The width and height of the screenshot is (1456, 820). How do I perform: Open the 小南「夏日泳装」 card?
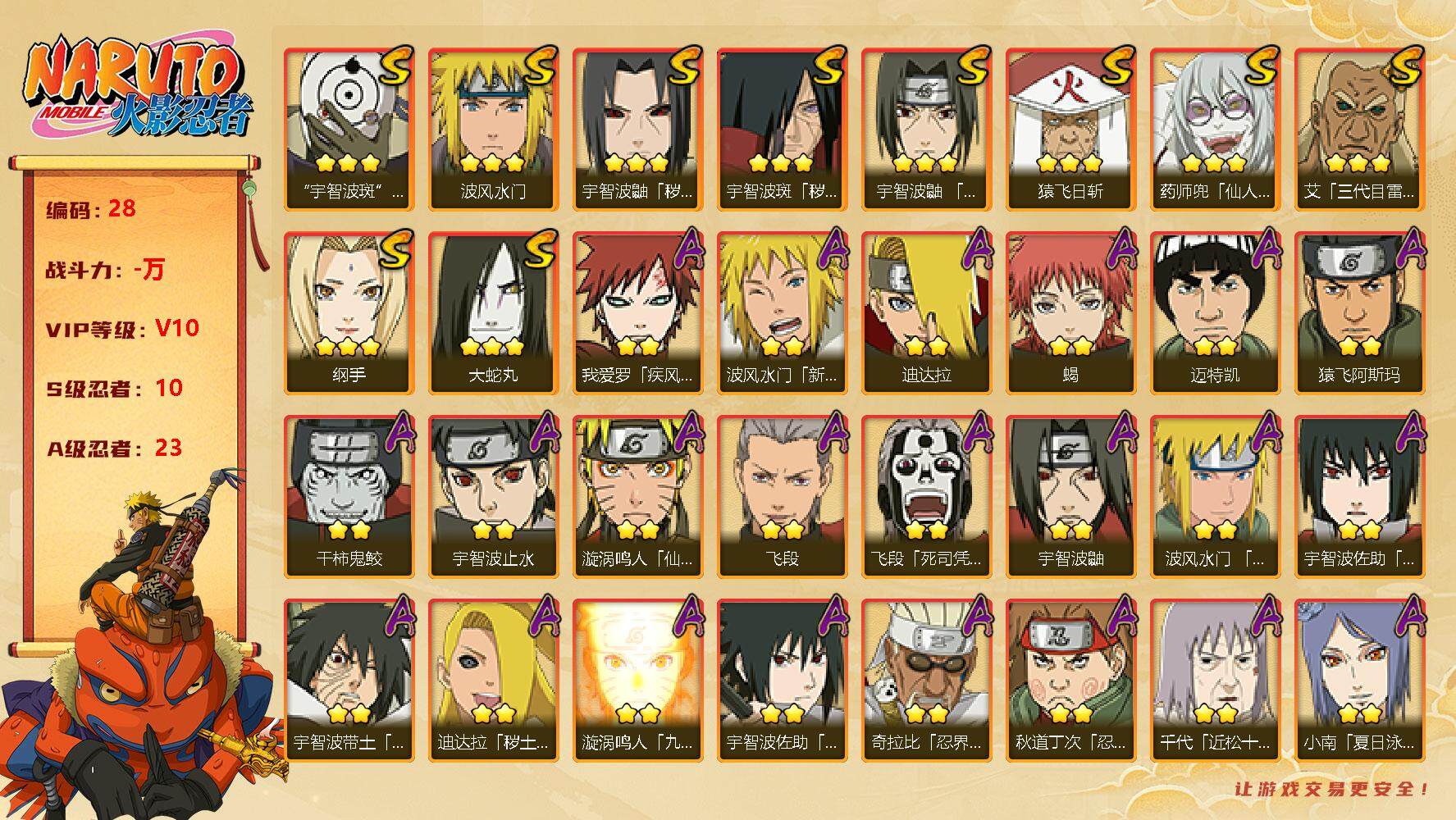click(1359, 680)
